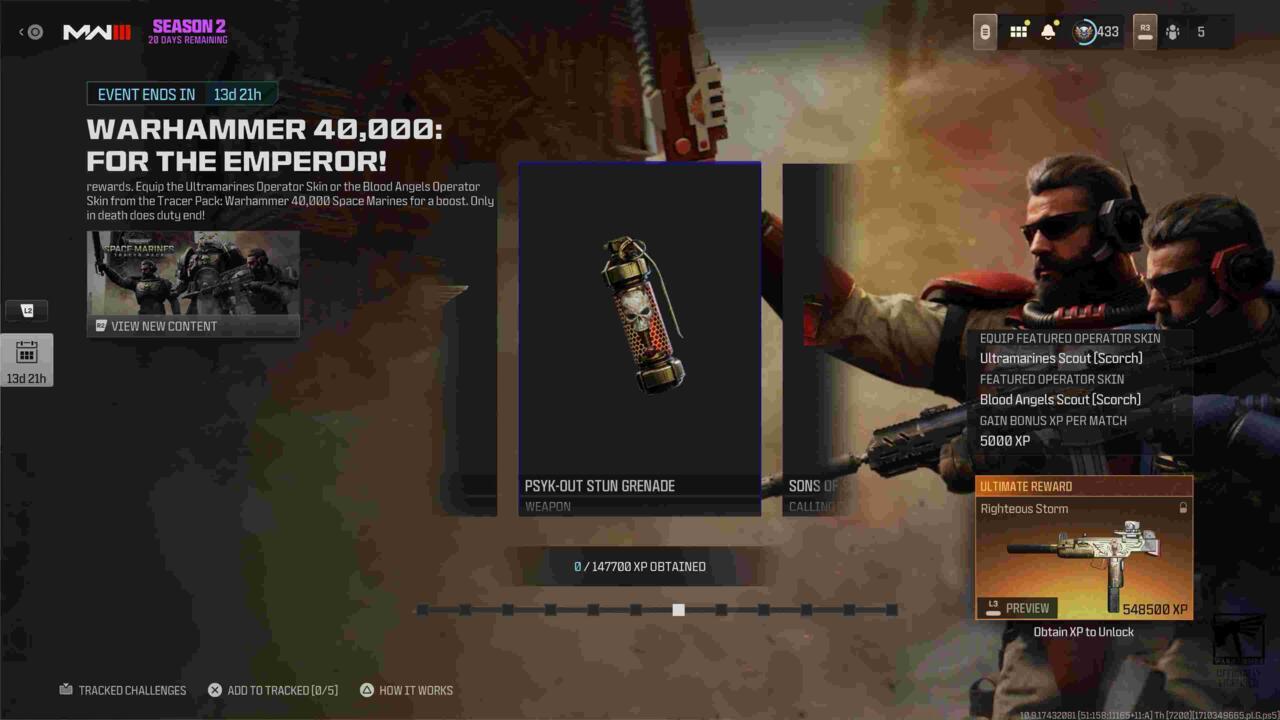
Task: Open View New Content panel
Action: [193, 283]
